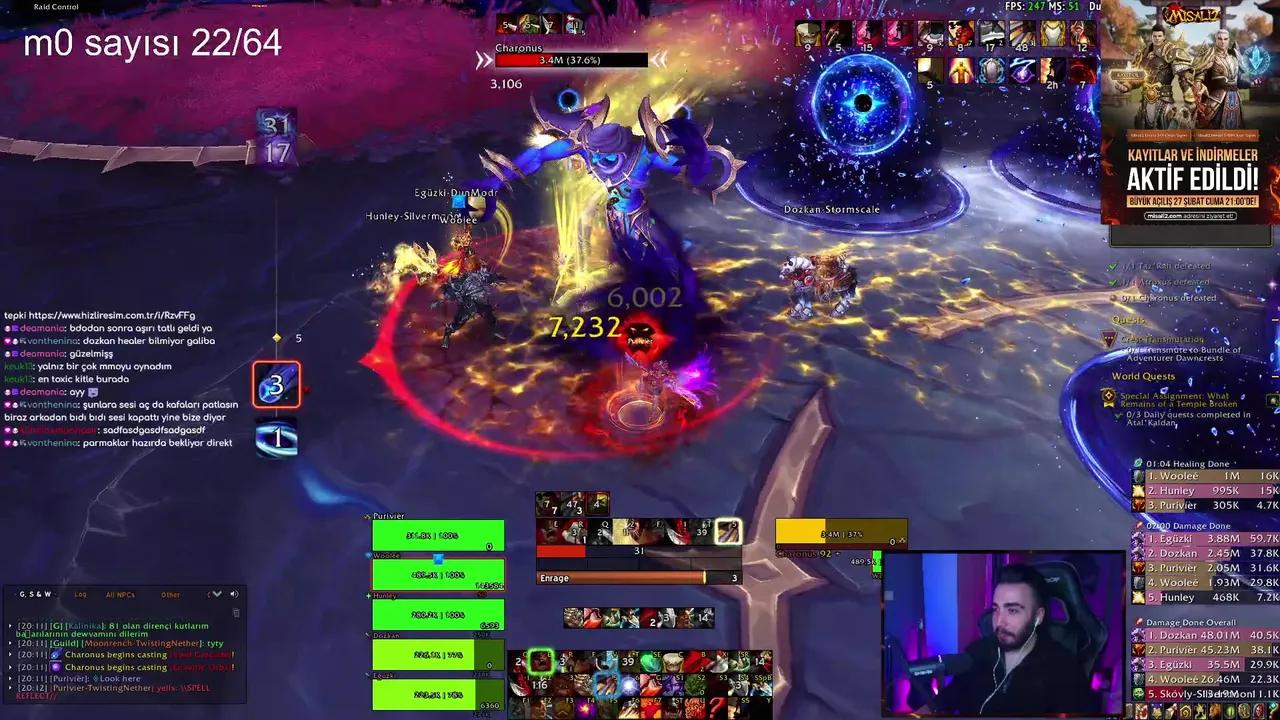Mute chat sounds with the speaker icon
Image resolution: width=1280 pixels, height=720 pixels.
(234, 594)
